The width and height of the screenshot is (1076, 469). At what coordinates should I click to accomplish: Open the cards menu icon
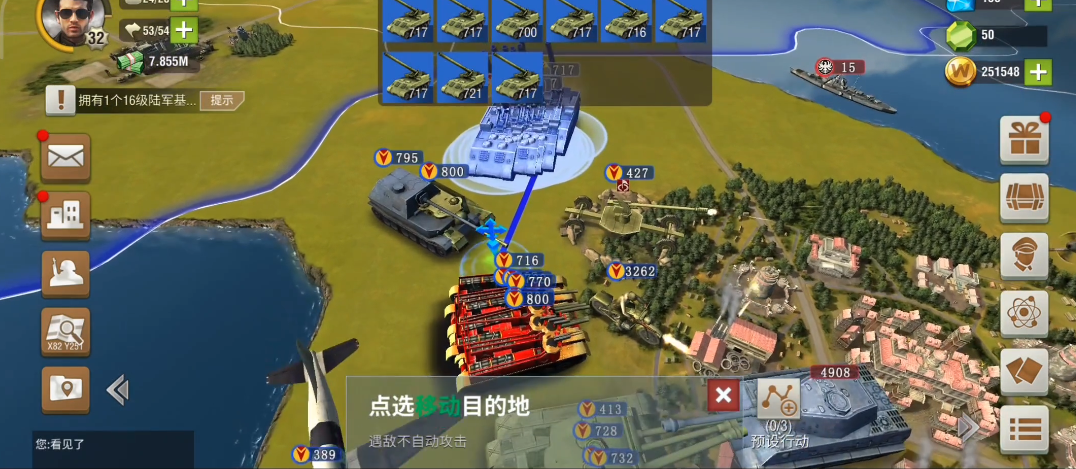coord(1024,371)
